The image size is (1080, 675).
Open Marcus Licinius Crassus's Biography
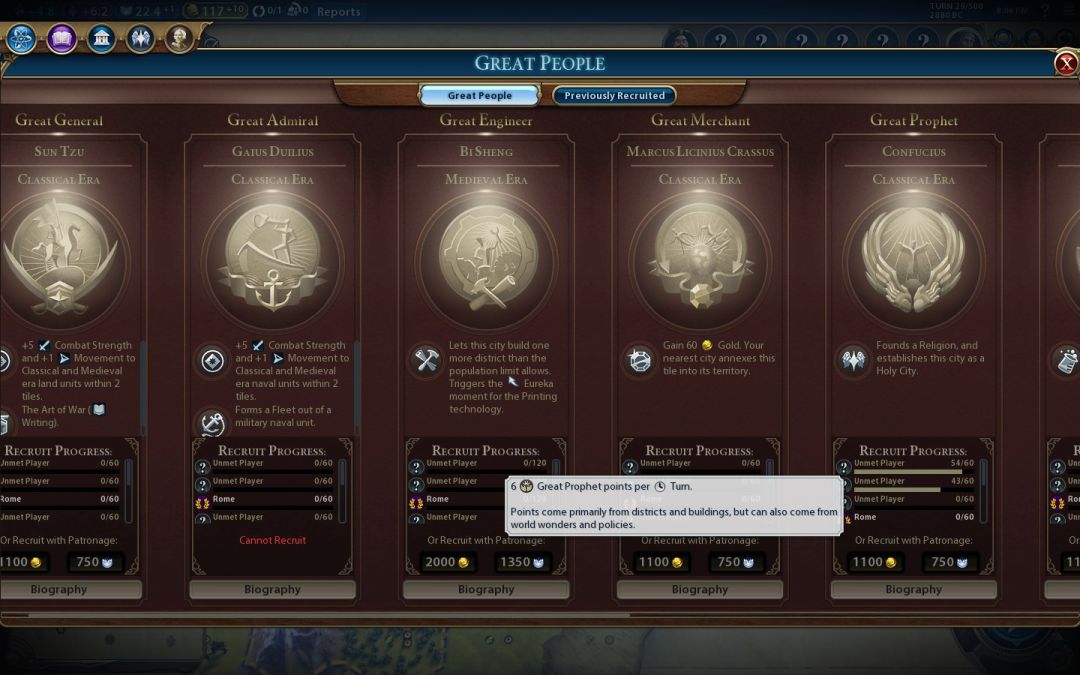click(700, 589)
